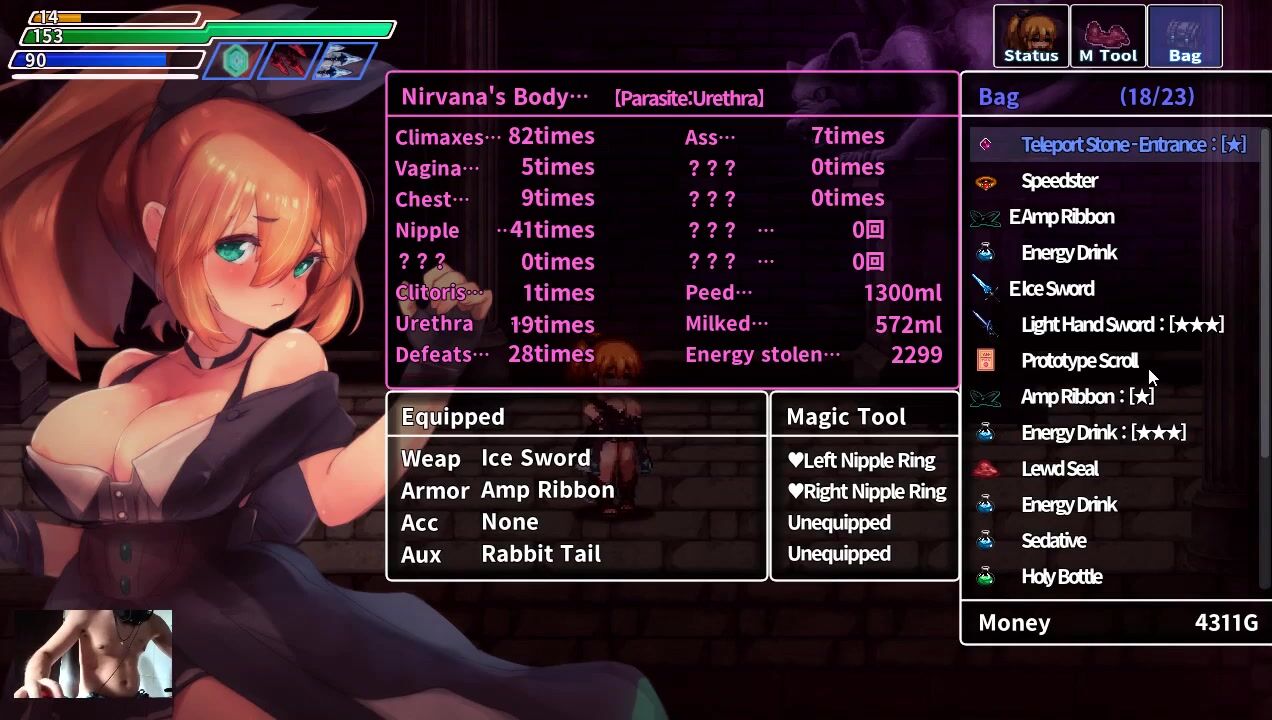The height and width of the screenshot is (720, 1272).
Task: Select the Sedative item
Action: [x=1053, y=541]
